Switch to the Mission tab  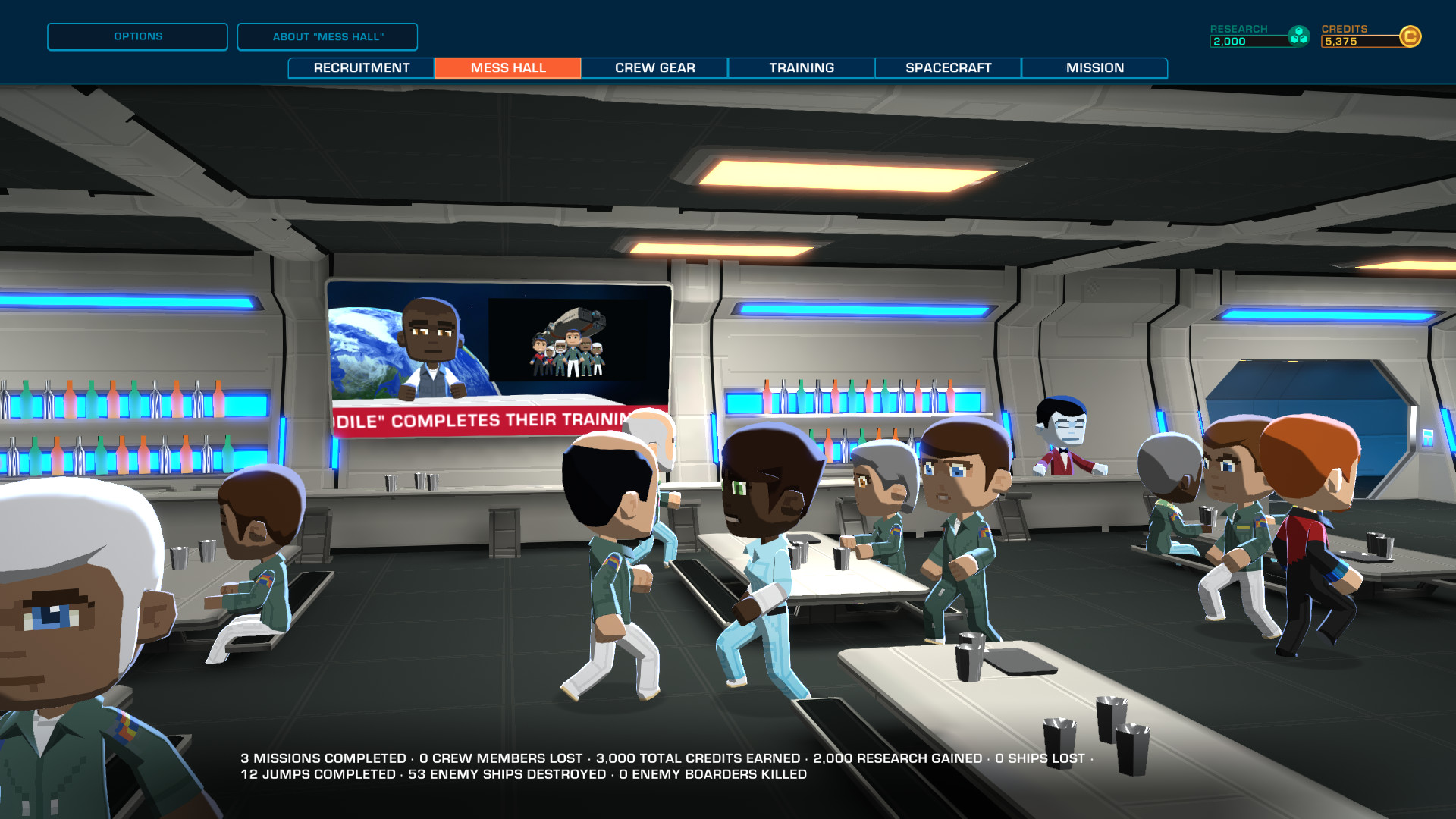point(1094,67)
